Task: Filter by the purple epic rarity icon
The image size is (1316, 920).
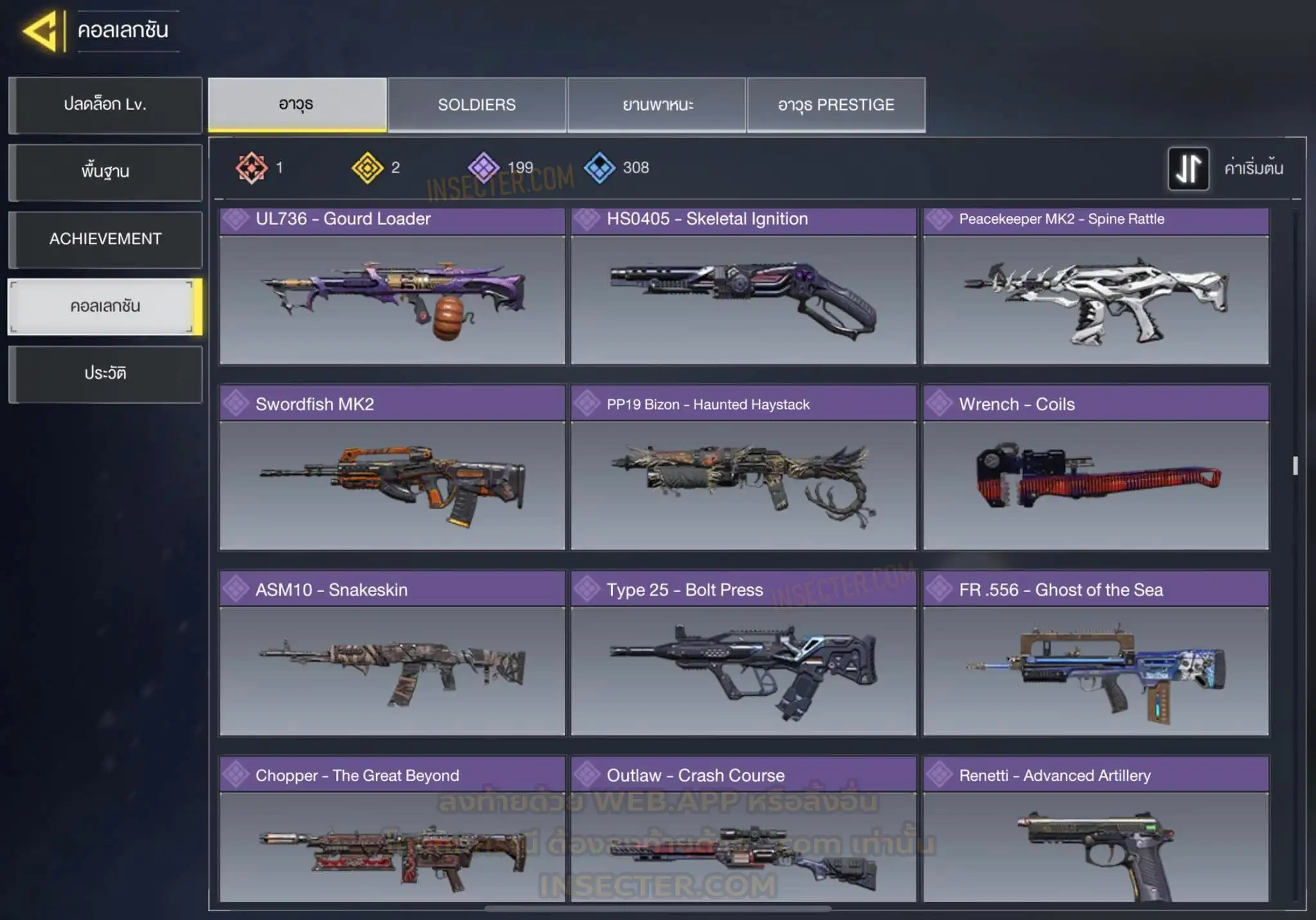Action: tap(483, 168)
